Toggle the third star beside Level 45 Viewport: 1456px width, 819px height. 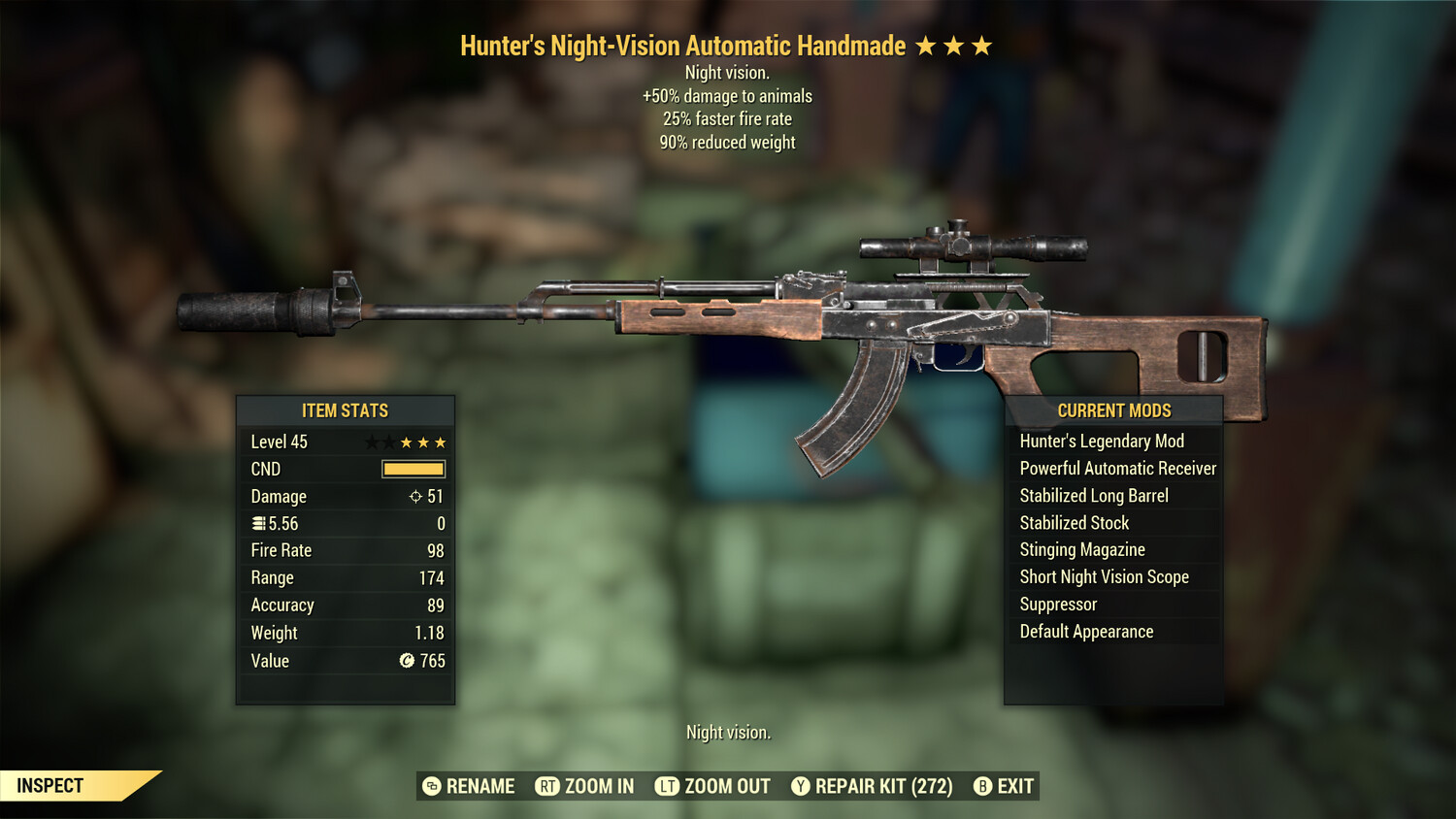coord(408,441)
